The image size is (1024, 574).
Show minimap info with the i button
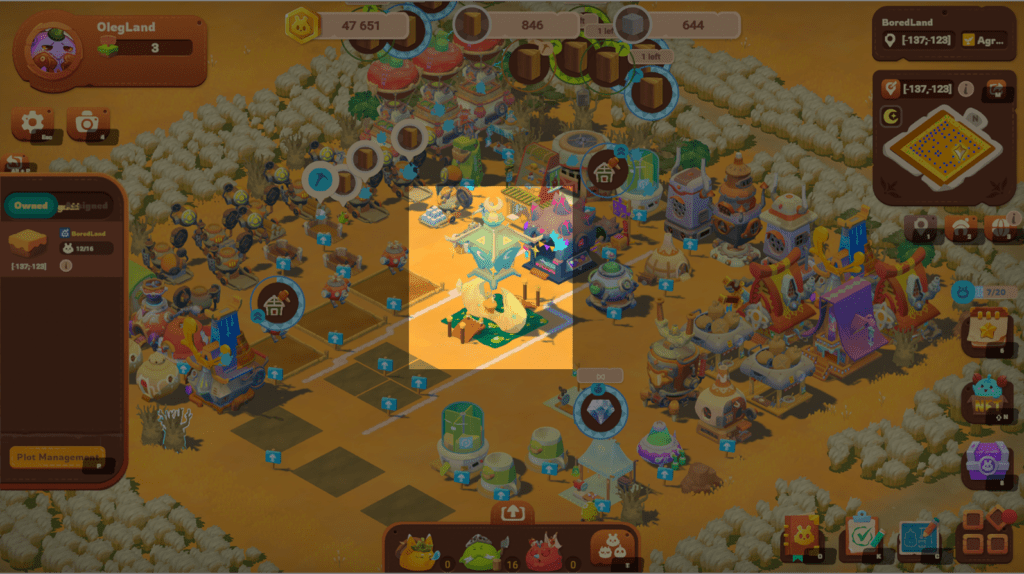click(x=966, y=89)
